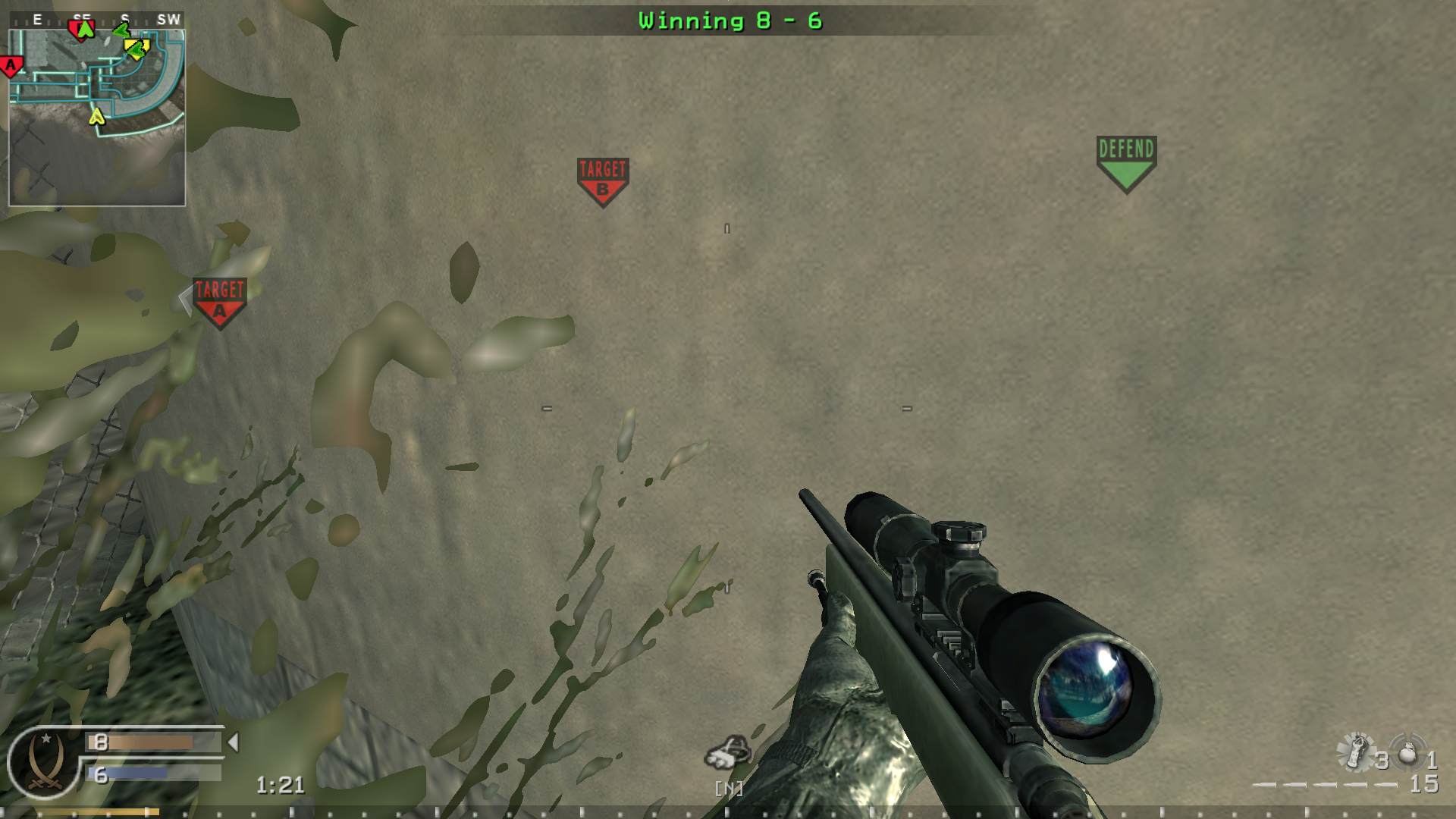Click the SW heading on the minimap compass
This screenshot has height=819, width=1456.
(170, 17)
